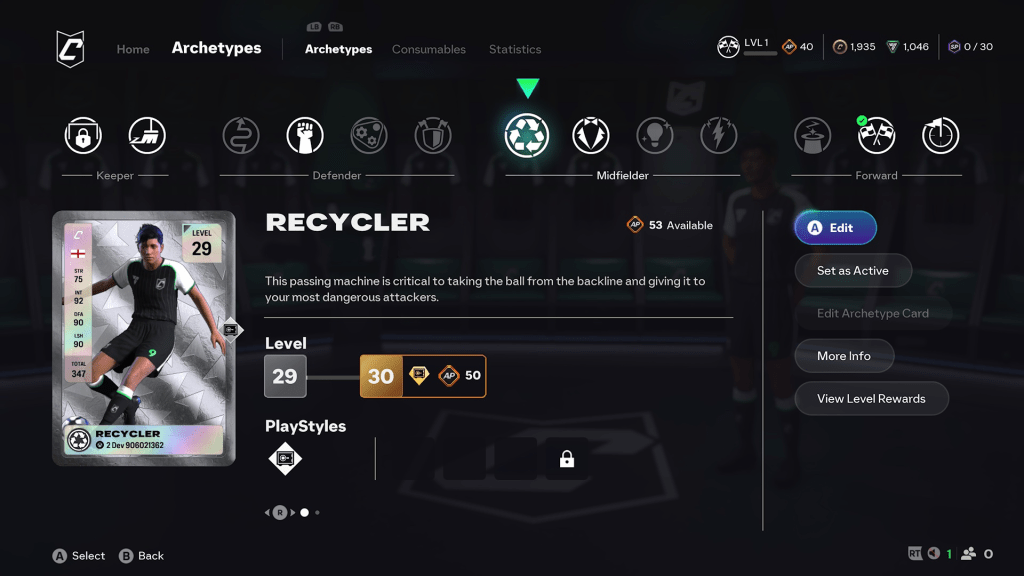This screenshot has width=1024, height=576.
Task: Select the Recycler player card
Action: coord(144,338)
